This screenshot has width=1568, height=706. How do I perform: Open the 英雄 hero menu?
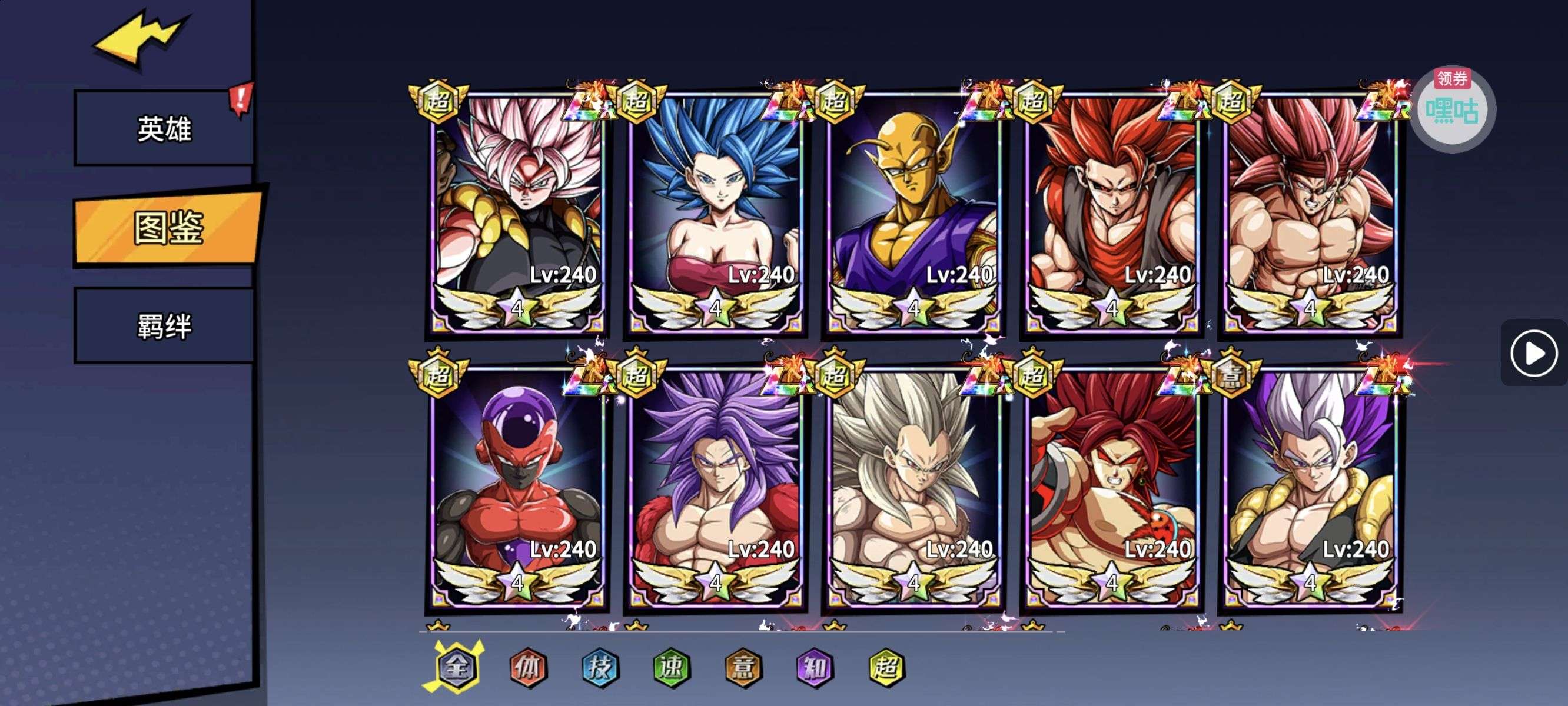(164, 128)
